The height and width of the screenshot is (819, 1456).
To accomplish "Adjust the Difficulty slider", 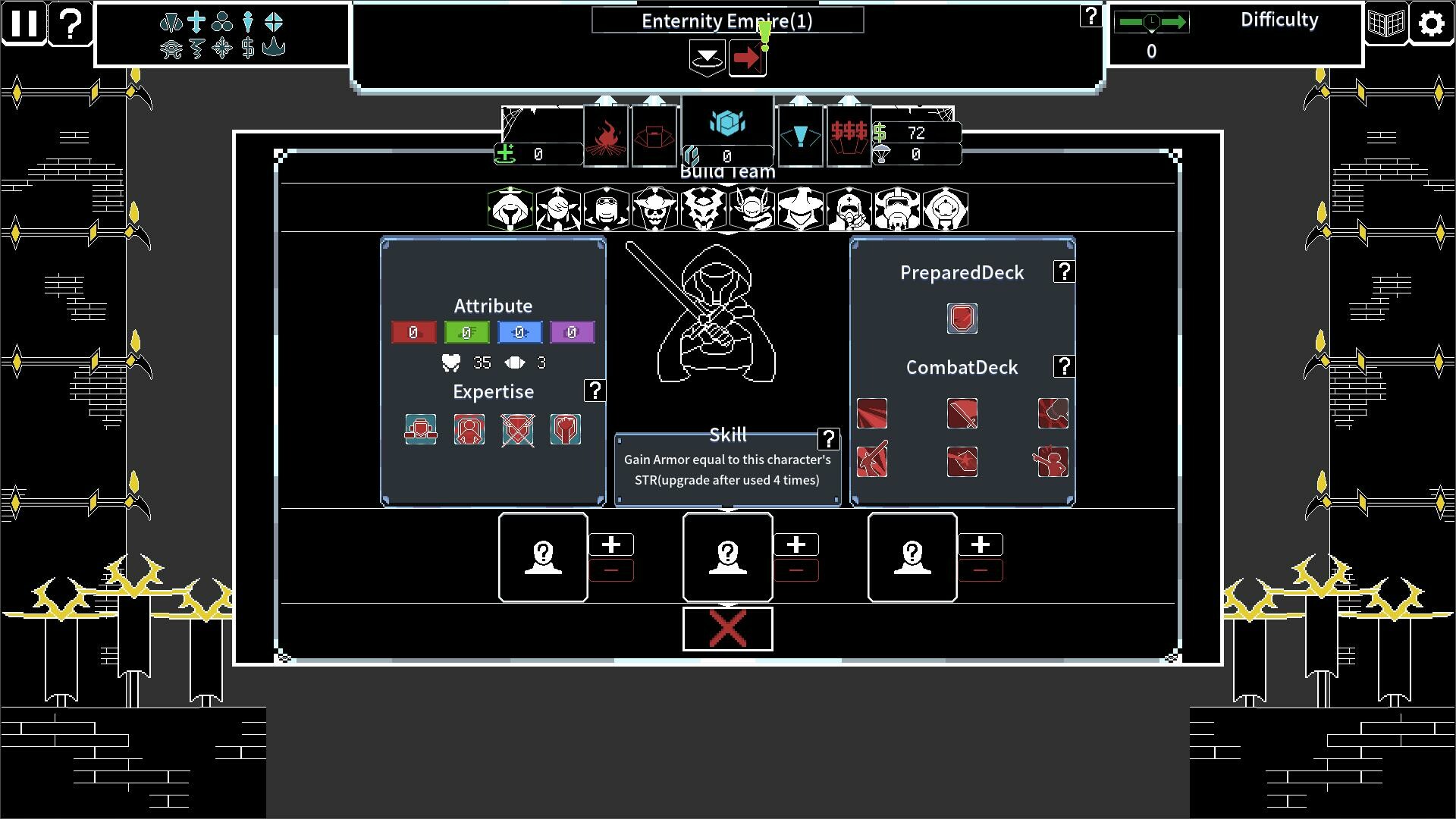I will point(1151,23).
